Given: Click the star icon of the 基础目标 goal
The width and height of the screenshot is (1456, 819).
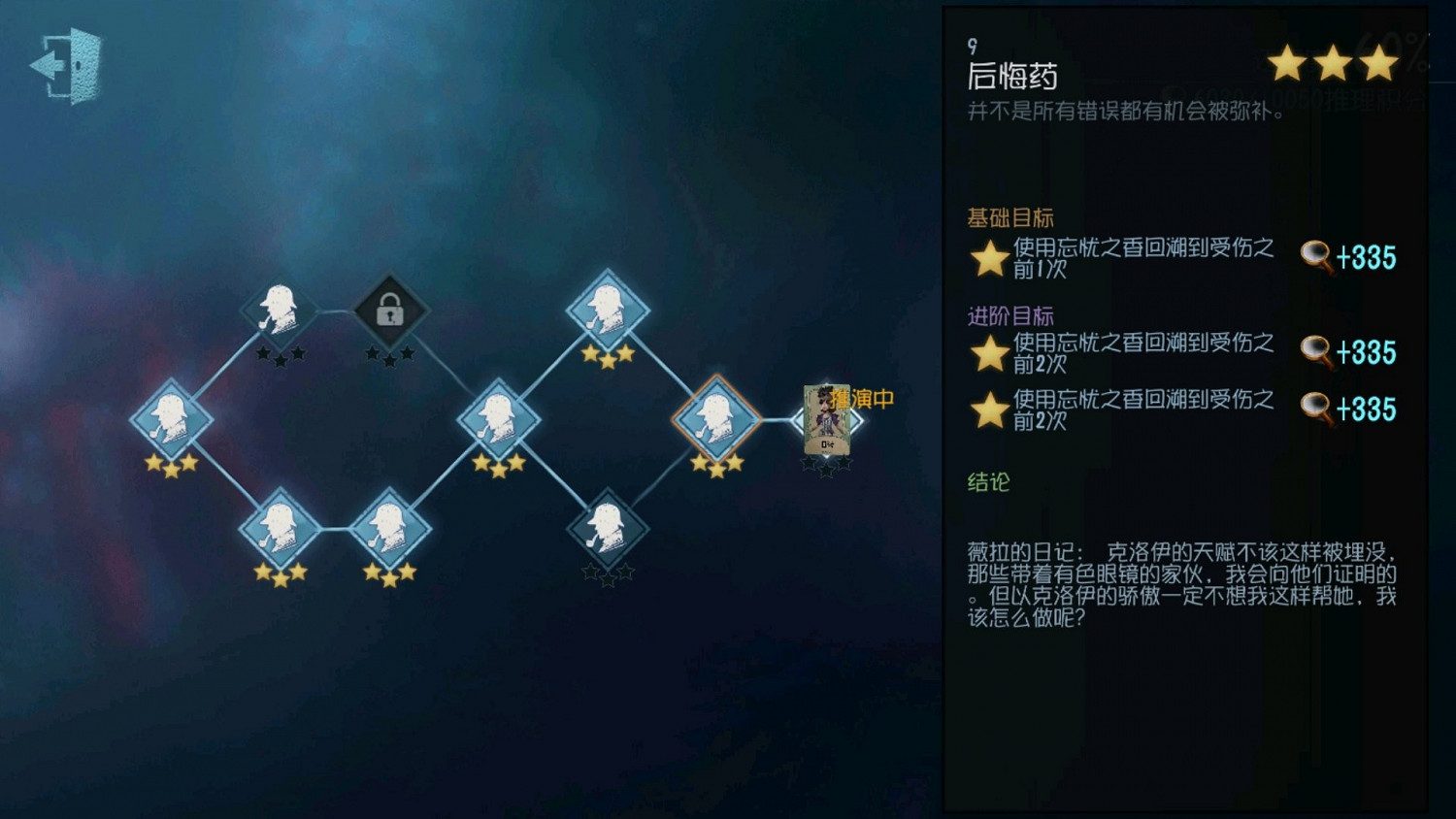Looking at the screenshot, I should click(x=985, y=257).
